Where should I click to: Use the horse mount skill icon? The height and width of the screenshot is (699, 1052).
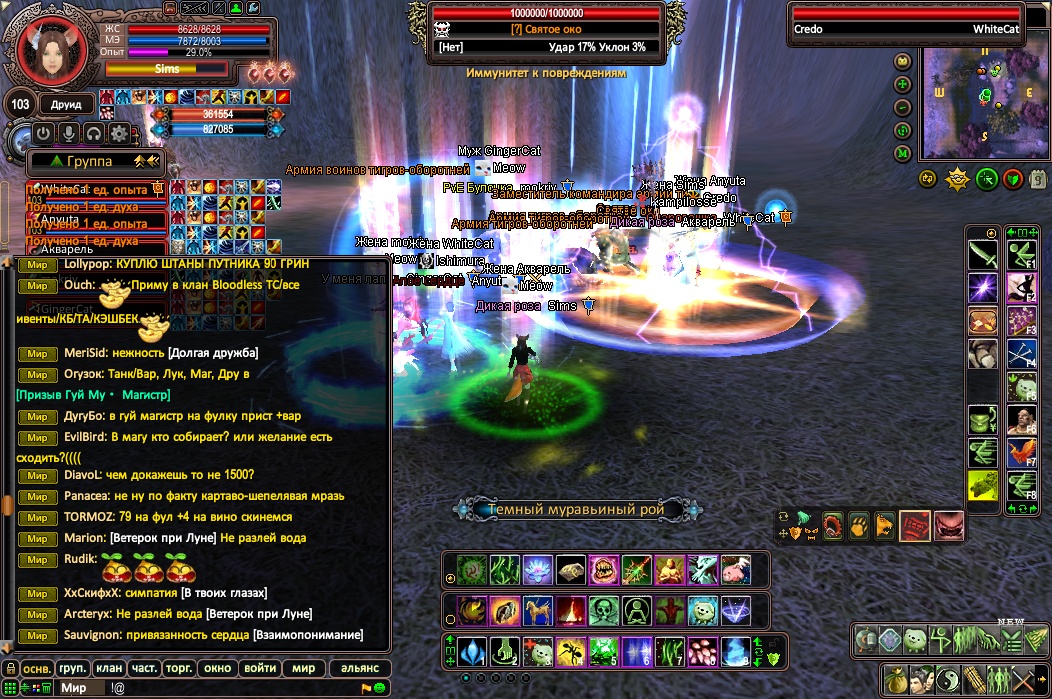click(537, 610)
